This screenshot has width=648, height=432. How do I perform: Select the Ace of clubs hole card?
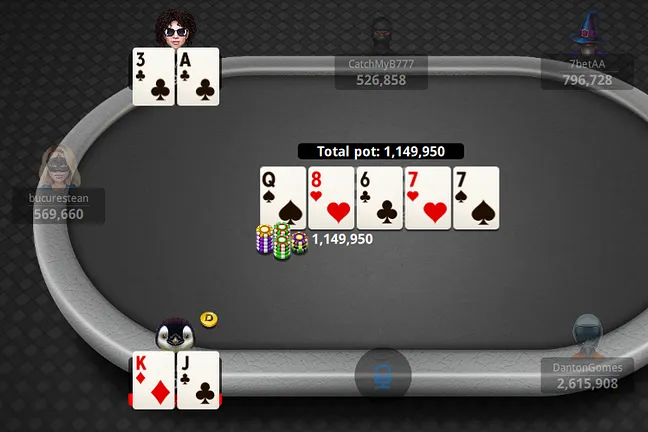coord(198,76)
